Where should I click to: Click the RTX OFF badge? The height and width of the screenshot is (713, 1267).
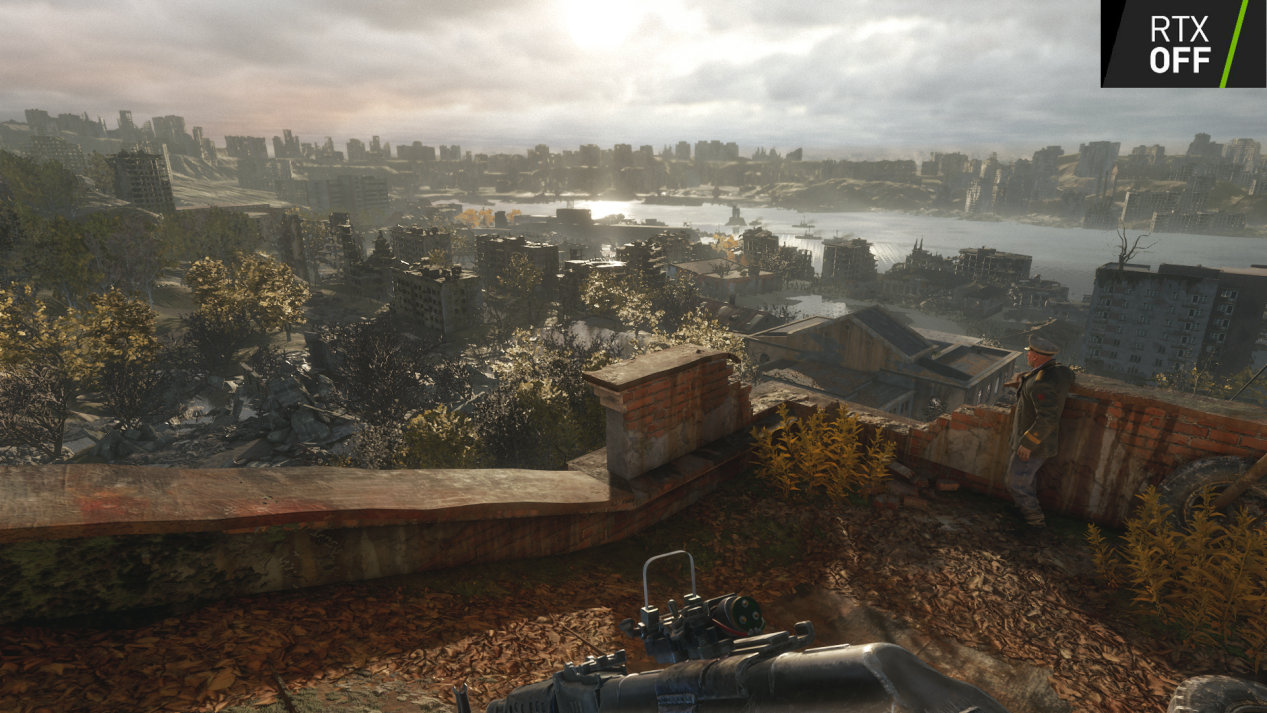tap(1182, 43)
